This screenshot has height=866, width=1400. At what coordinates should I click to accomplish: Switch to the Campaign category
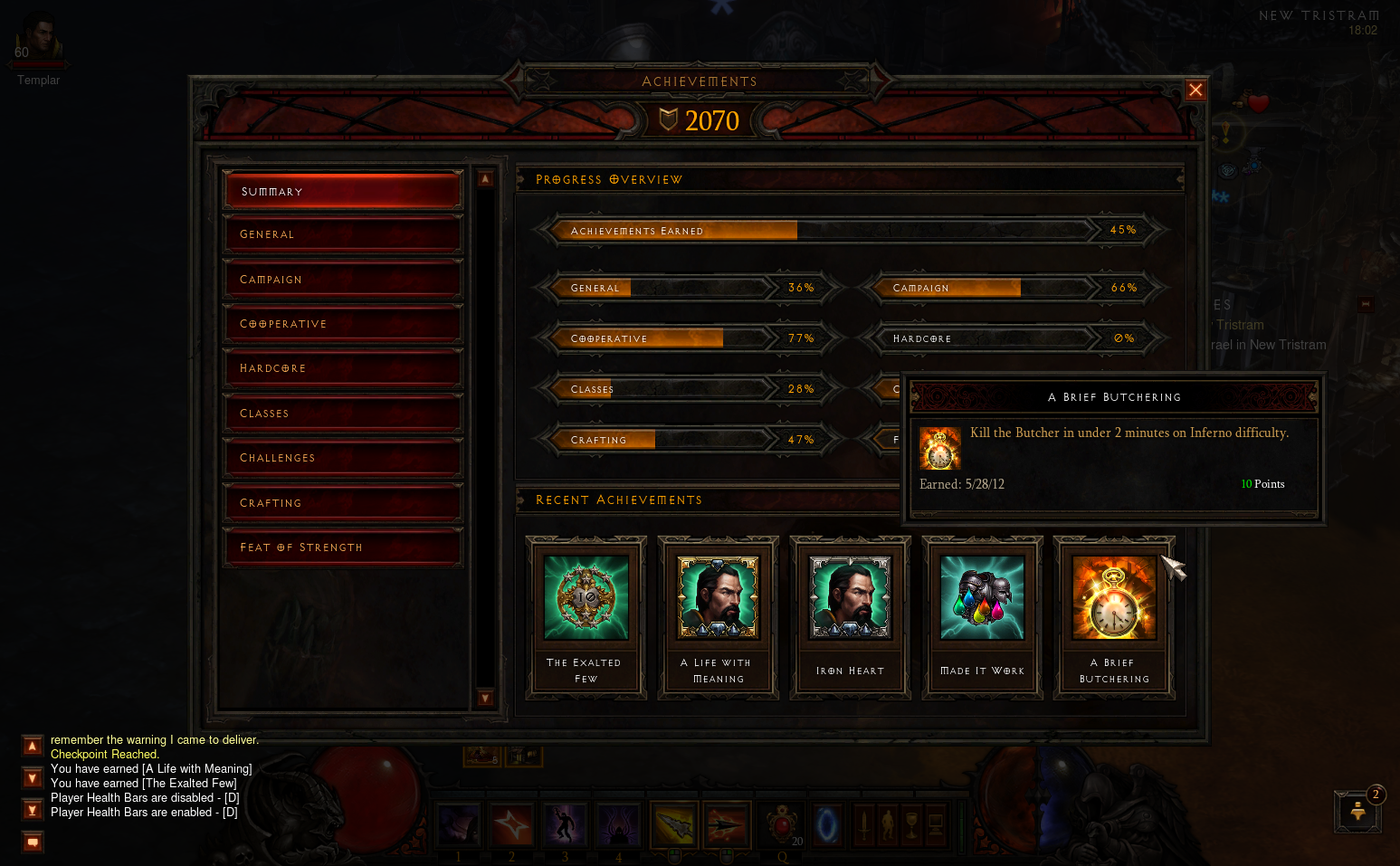coord(343,280)
